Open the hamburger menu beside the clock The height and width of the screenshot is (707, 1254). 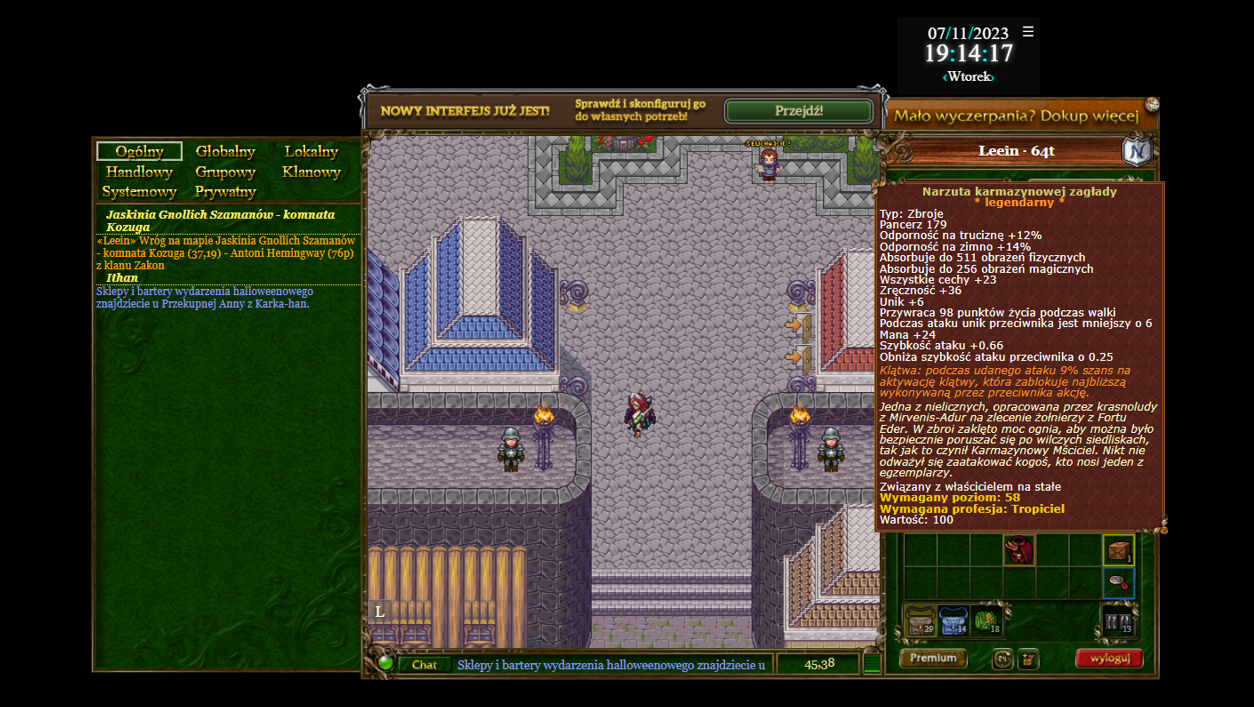[1028, 32]
